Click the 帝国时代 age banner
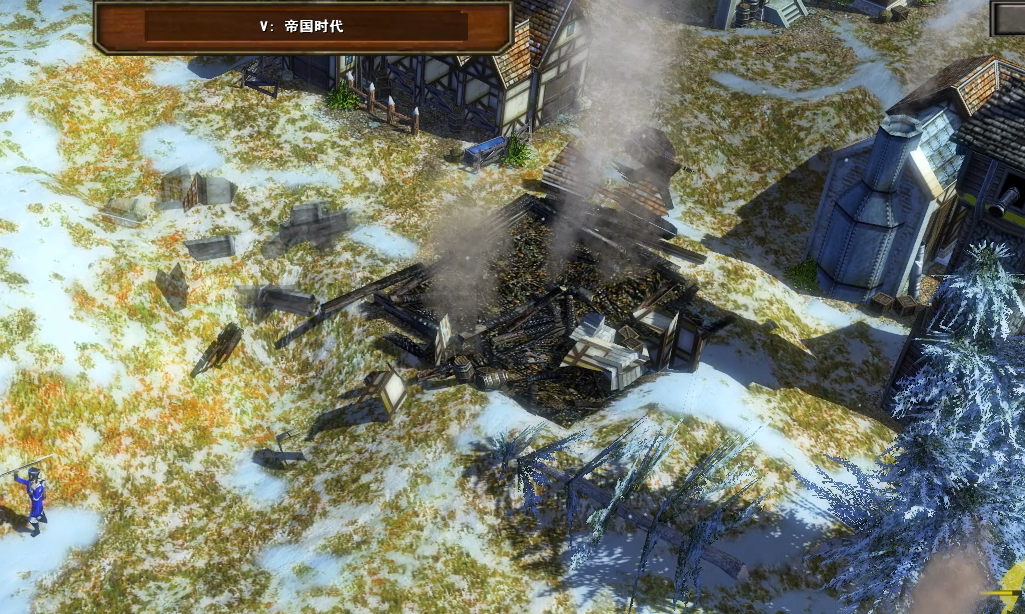Viewport: 1025px width, 614px height. point(304,26)
